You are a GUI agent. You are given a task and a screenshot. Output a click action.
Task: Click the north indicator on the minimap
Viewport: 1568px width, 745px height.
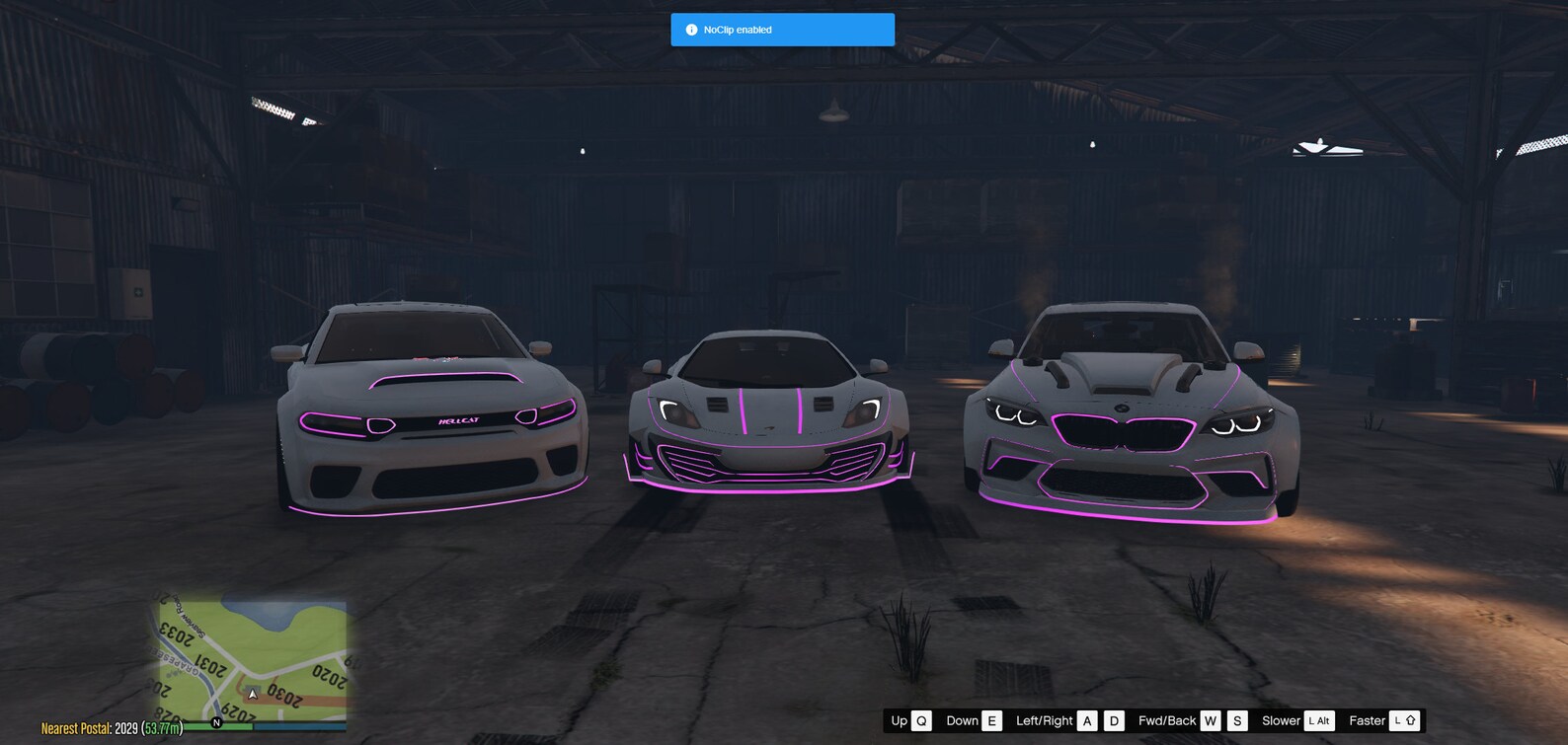point(216,722)
